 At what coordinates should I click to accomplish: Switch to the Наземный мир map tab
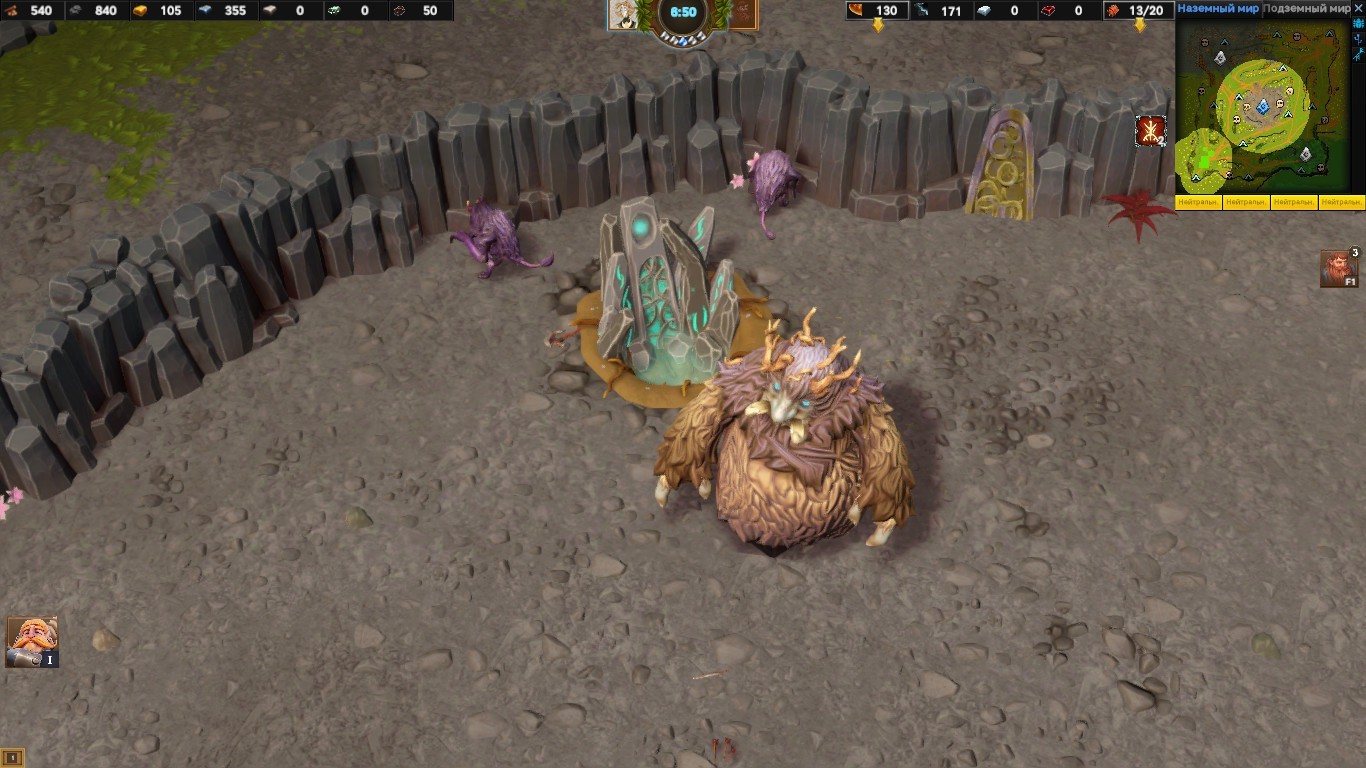point(1217,8)
